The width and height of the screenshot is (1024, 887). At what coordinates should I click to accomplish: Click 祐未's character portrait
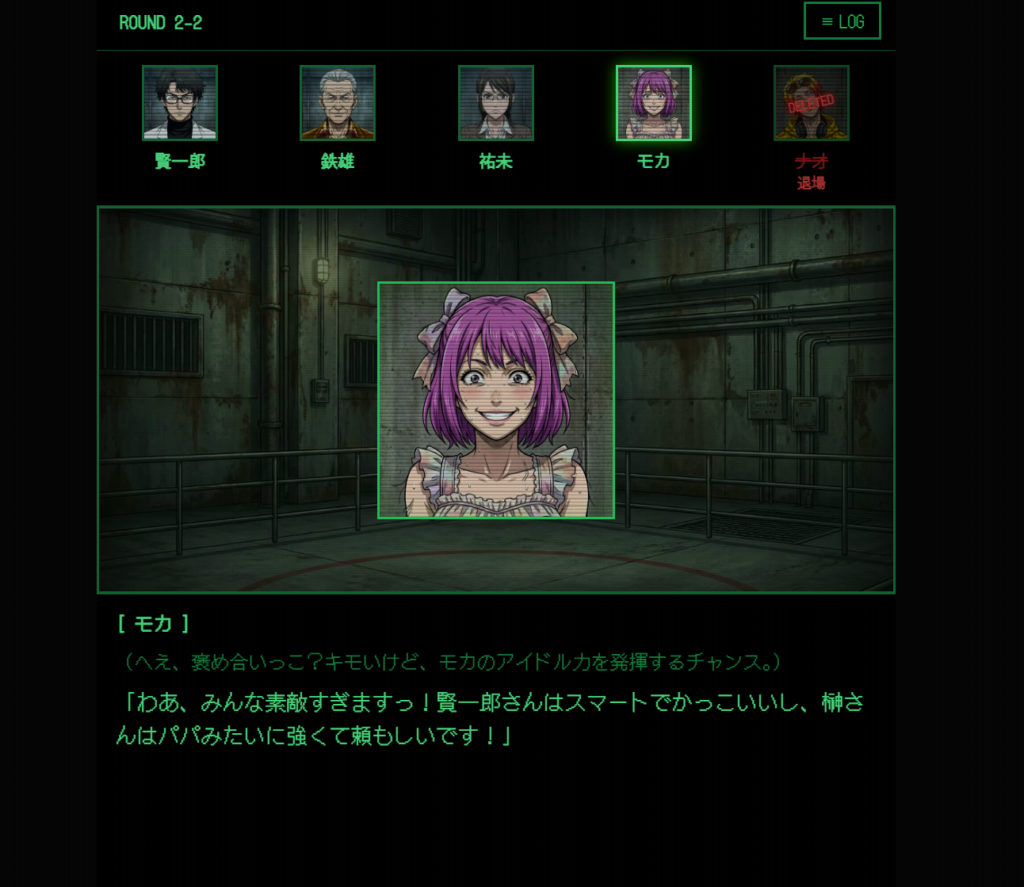click(496, 103)
